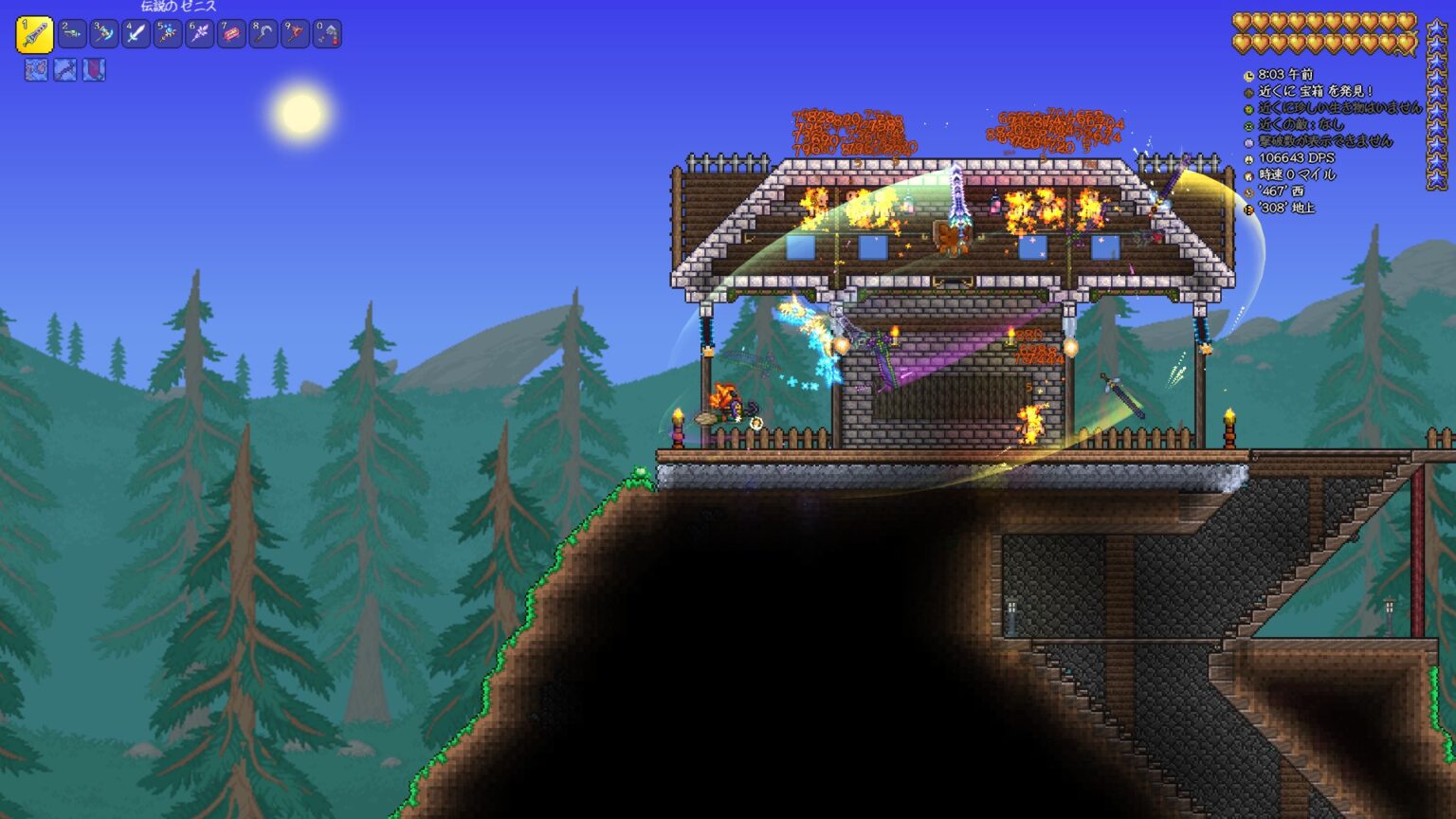
Task: Click the first buff icon under the hotbar
Action: point(36,69)
